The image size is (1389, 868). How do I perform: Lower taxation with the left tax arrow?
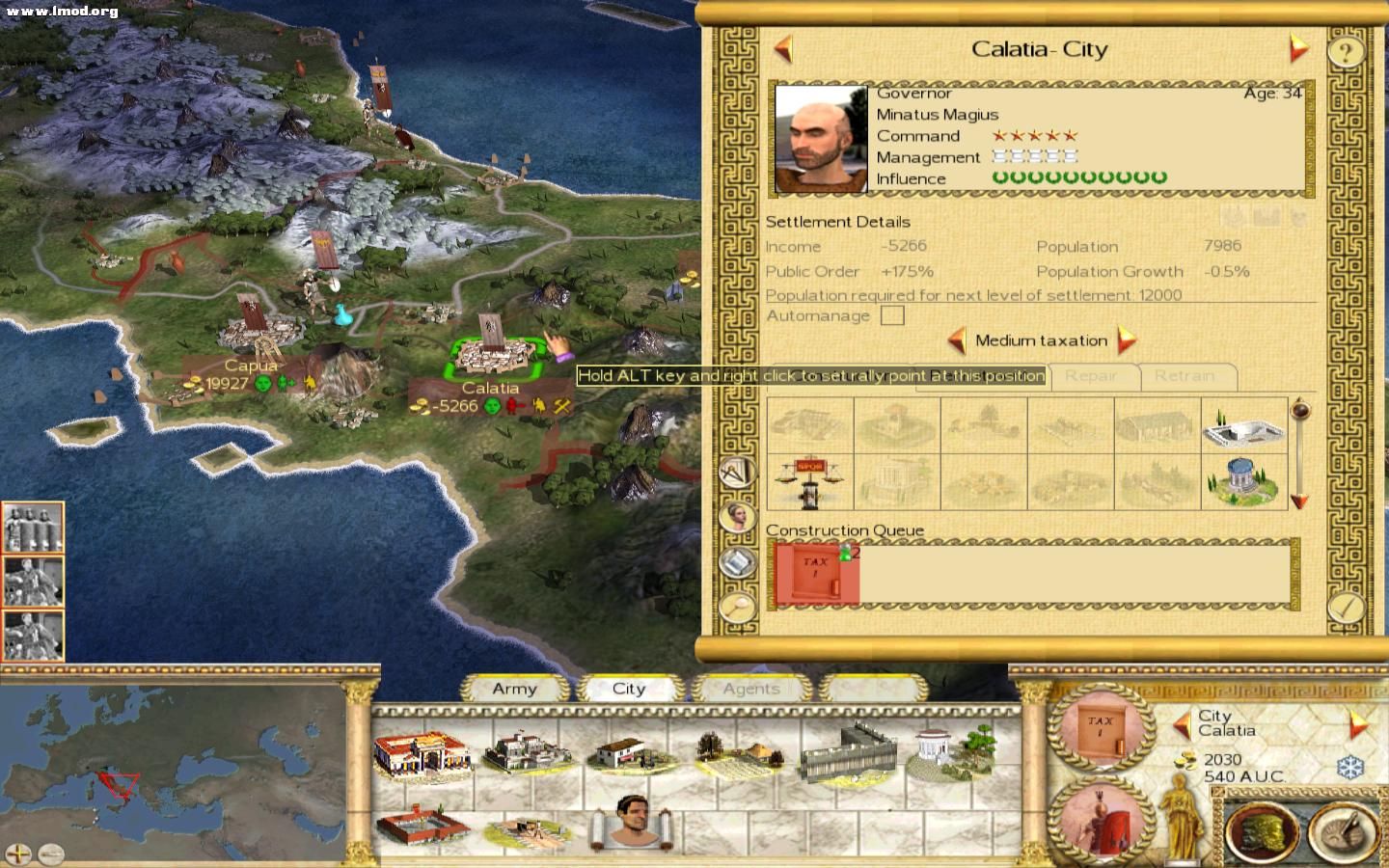(x=956, y=340)
